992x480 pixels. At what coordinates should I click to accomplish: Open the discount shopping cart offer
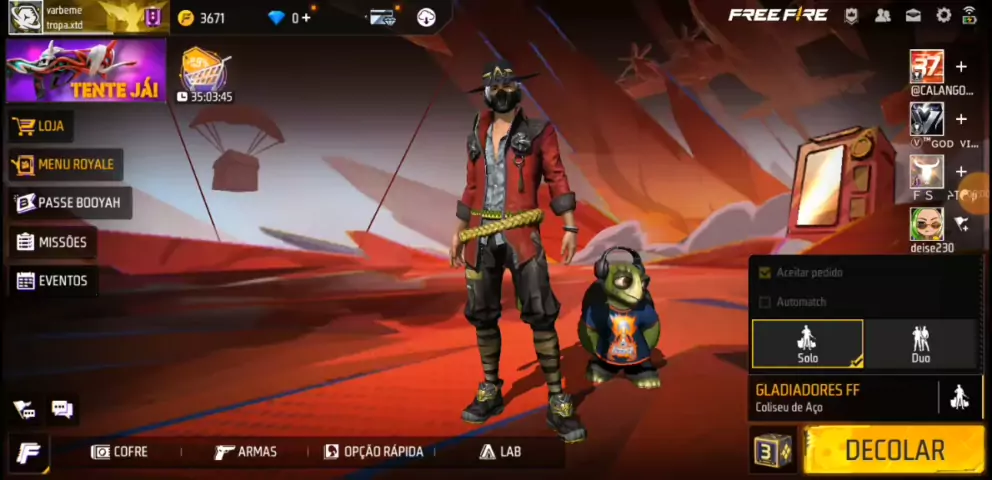[204, 72]
